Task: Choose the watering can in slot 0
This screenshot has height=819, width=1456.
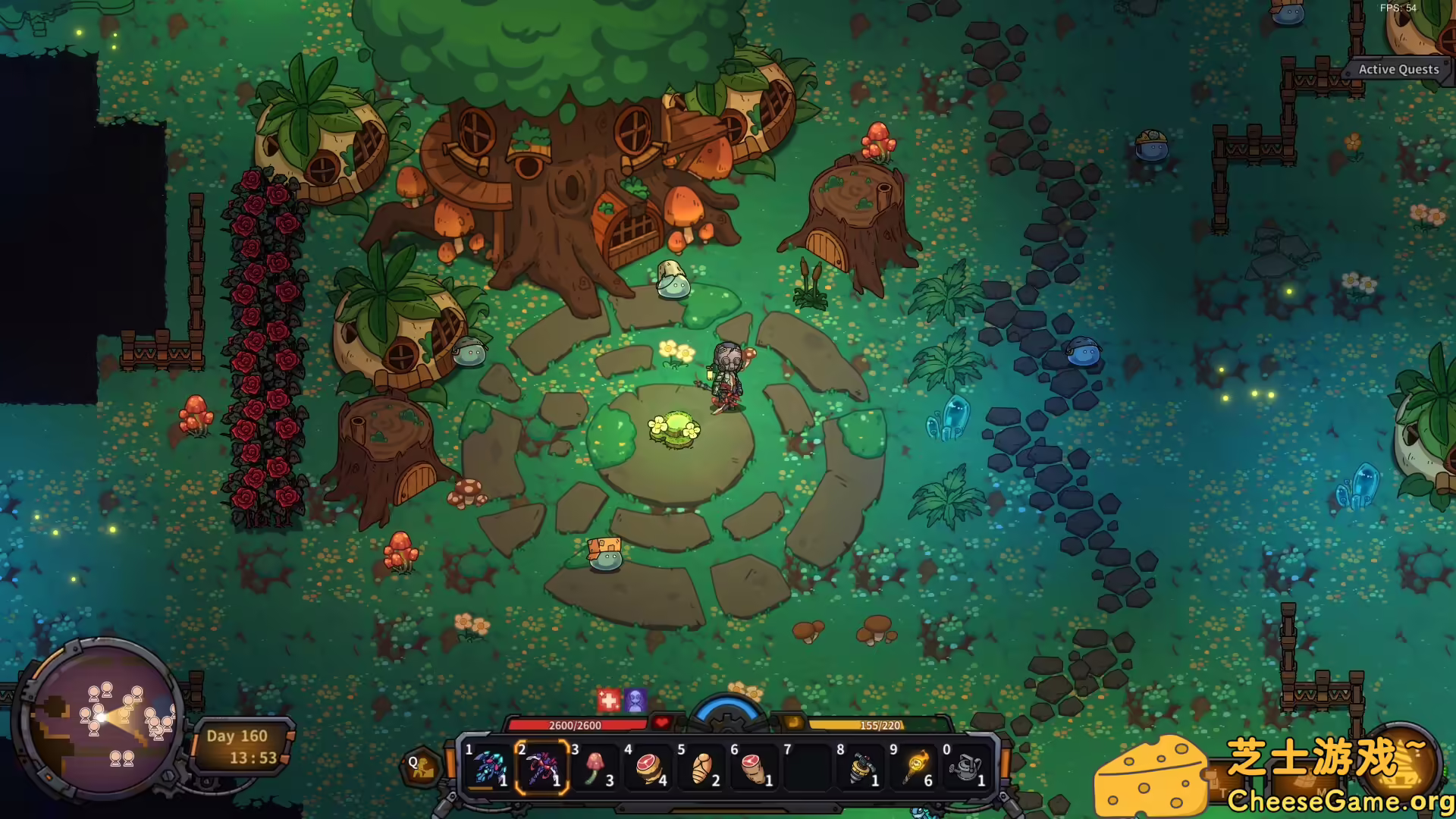Action: coord(967,767)
